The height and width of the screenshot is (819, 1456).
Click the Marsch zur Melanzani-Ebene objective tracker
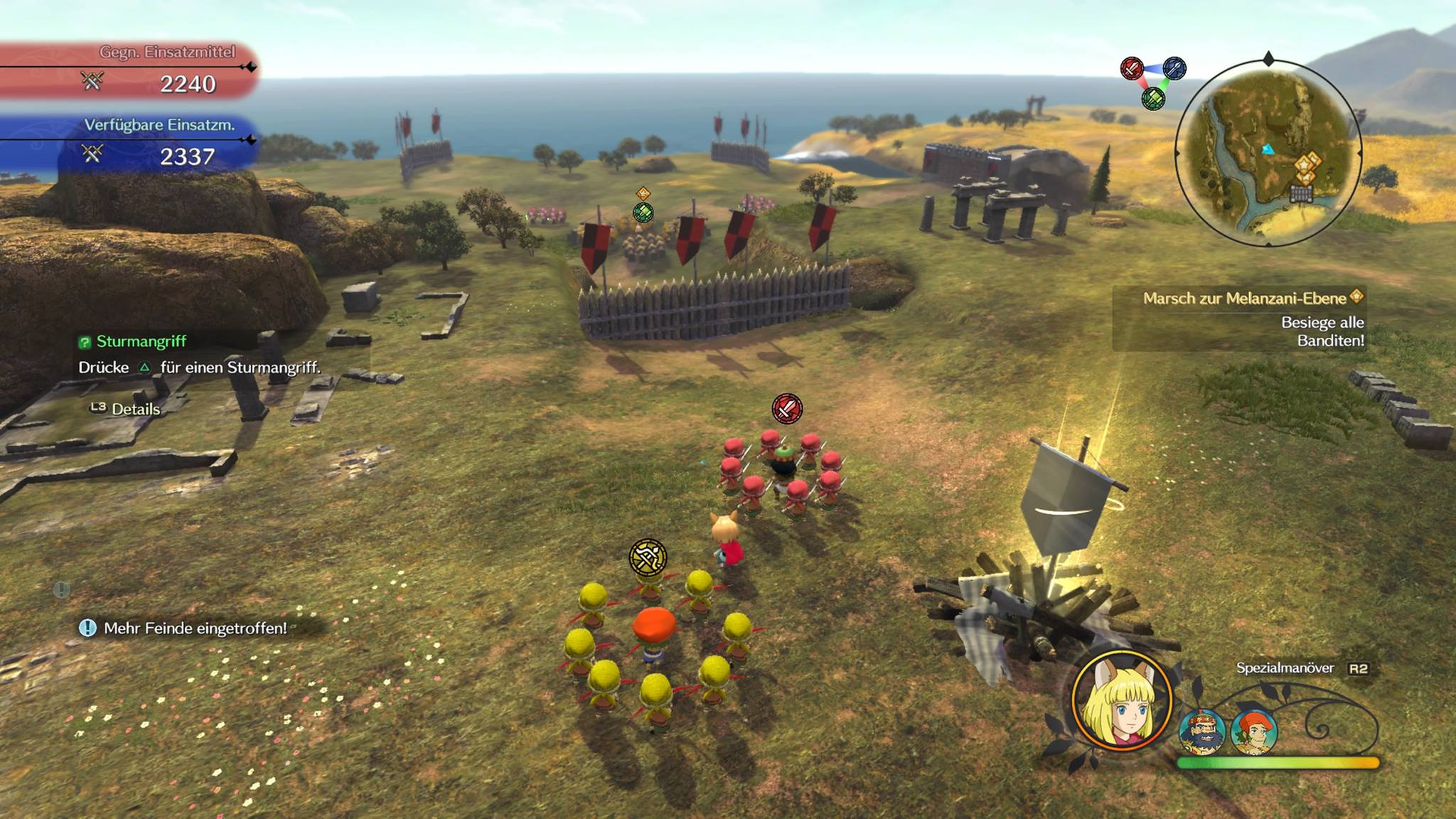pos(1244,299)
